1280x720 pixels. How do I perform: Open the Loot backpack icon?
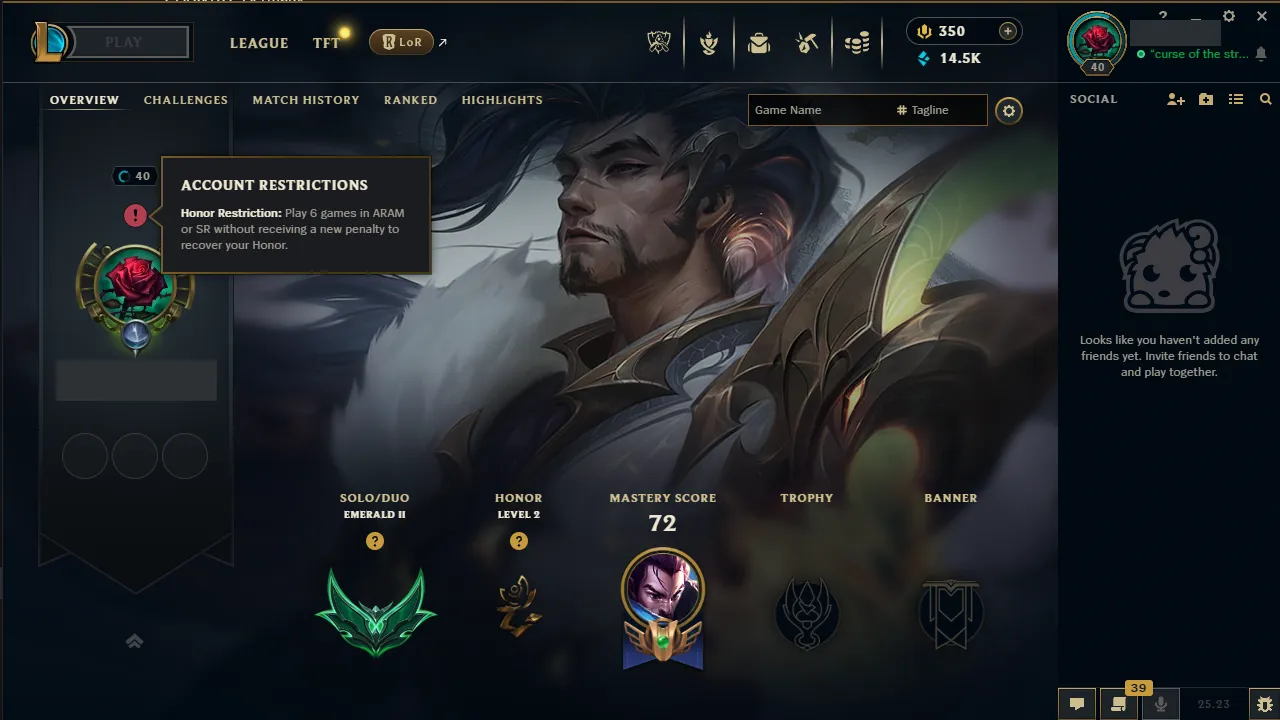(759, 43)
